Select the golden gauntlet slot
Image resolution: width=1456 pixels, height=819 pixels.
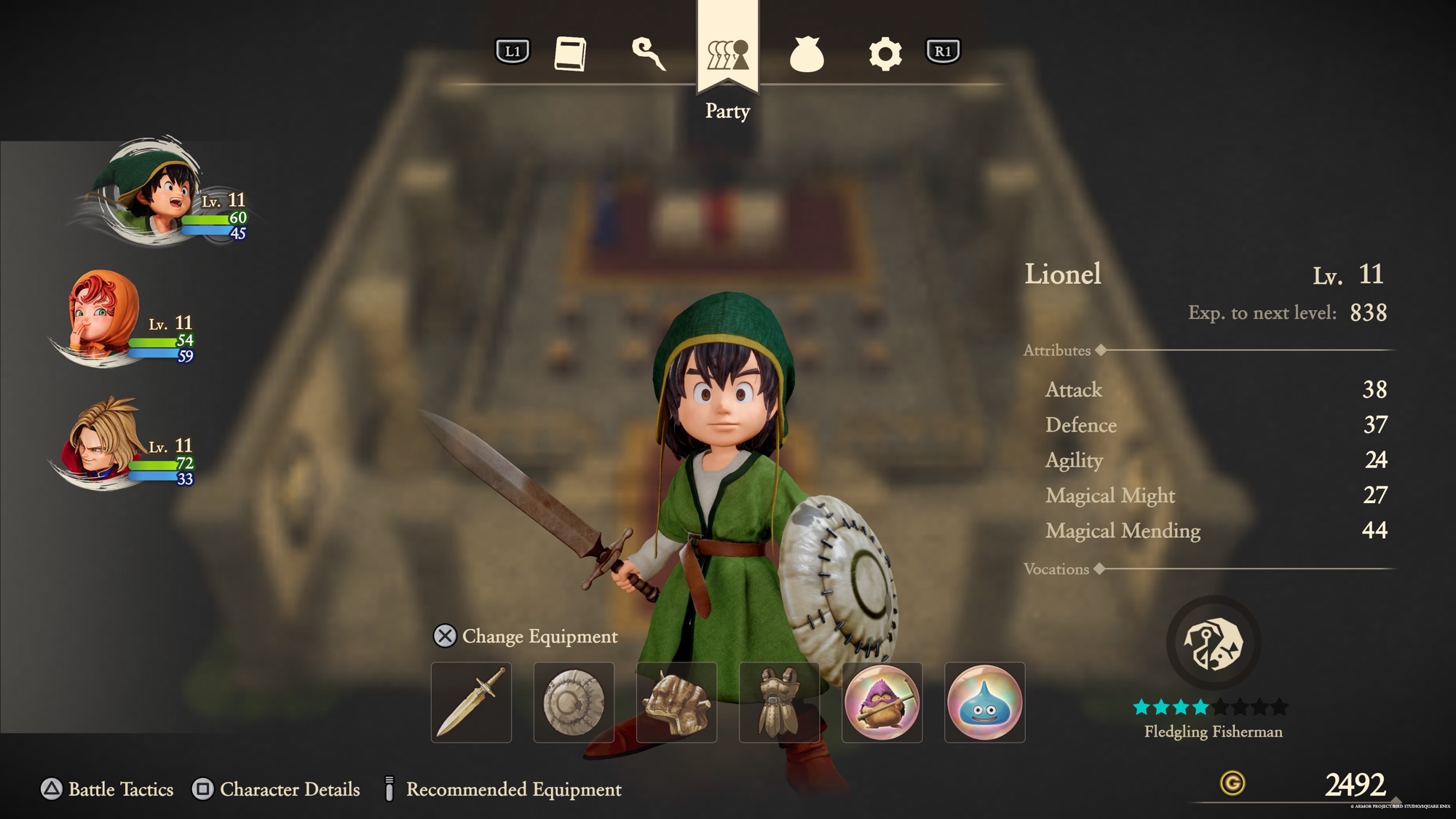(x=676, y=703)
